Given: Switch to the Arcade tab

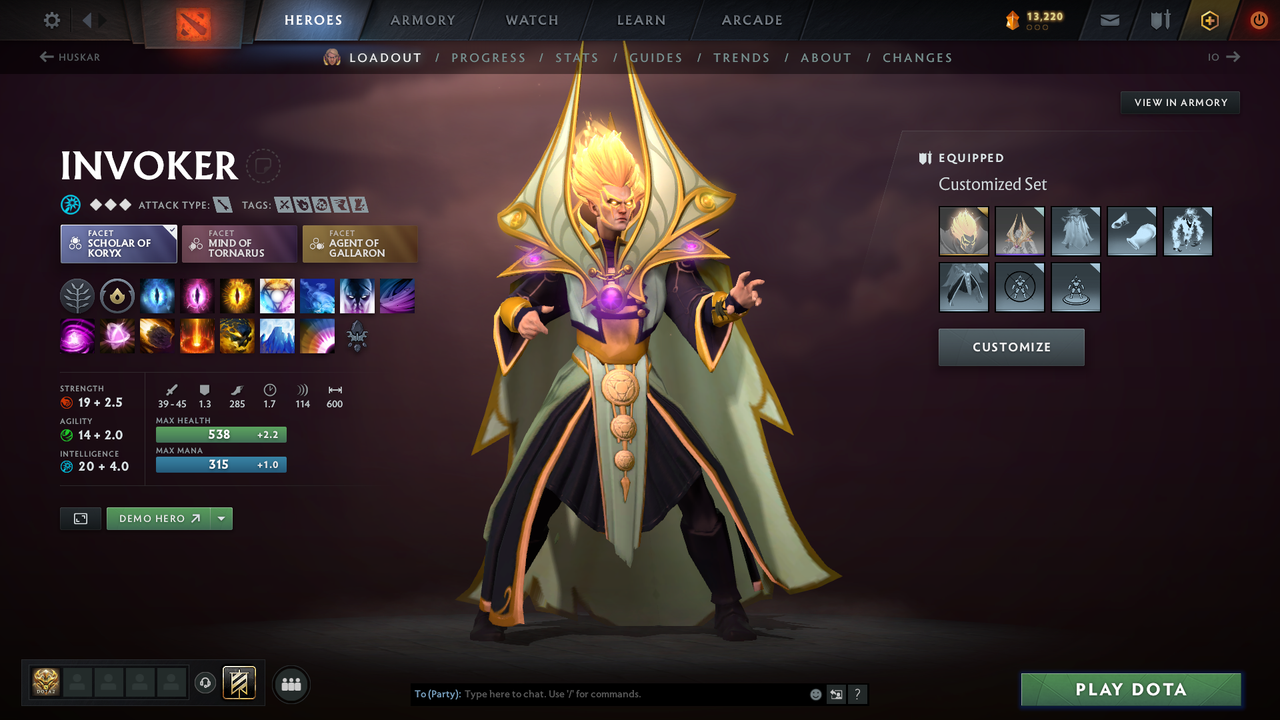Looking at the screenshot, I should [x=751, y=20].
